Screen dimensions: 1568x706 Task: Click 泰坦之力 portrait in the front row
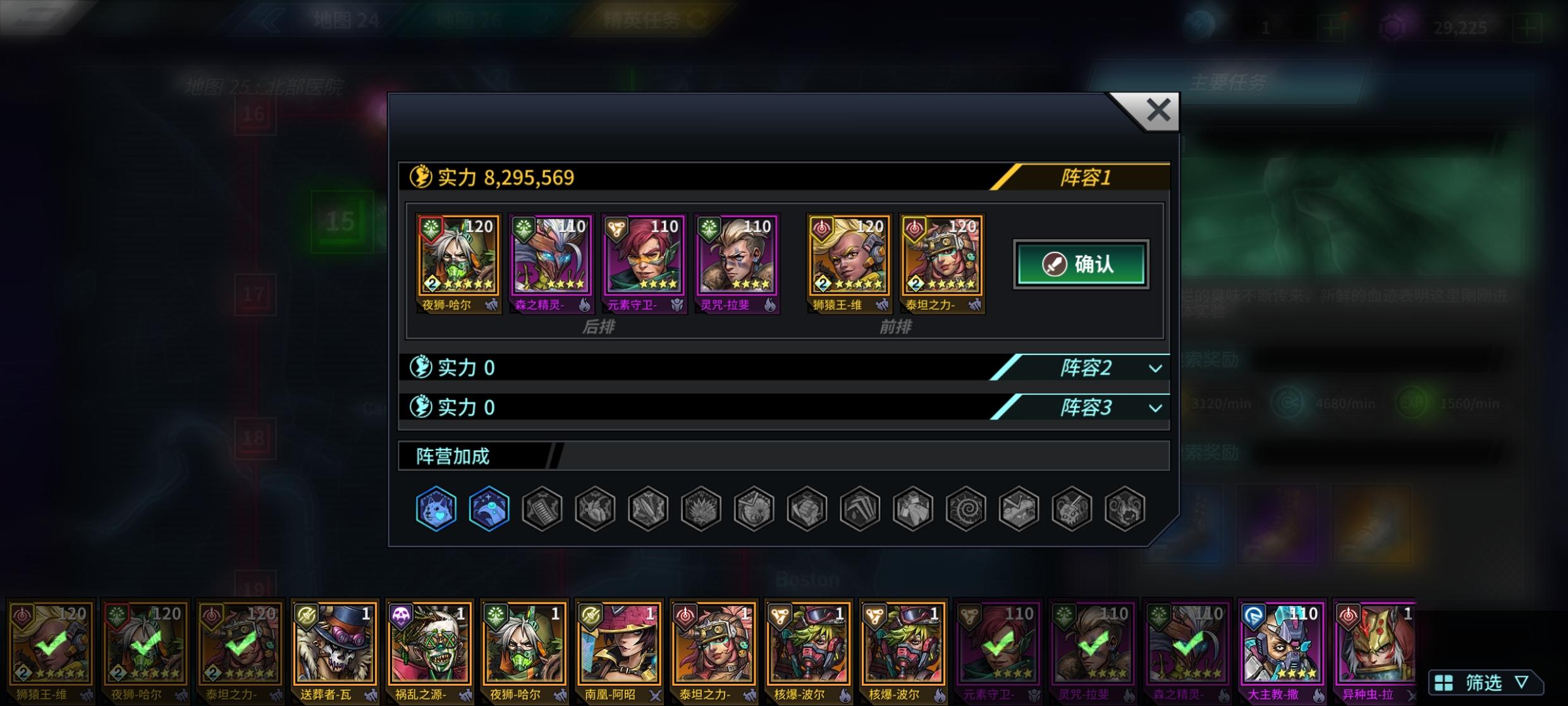(941, 259)
